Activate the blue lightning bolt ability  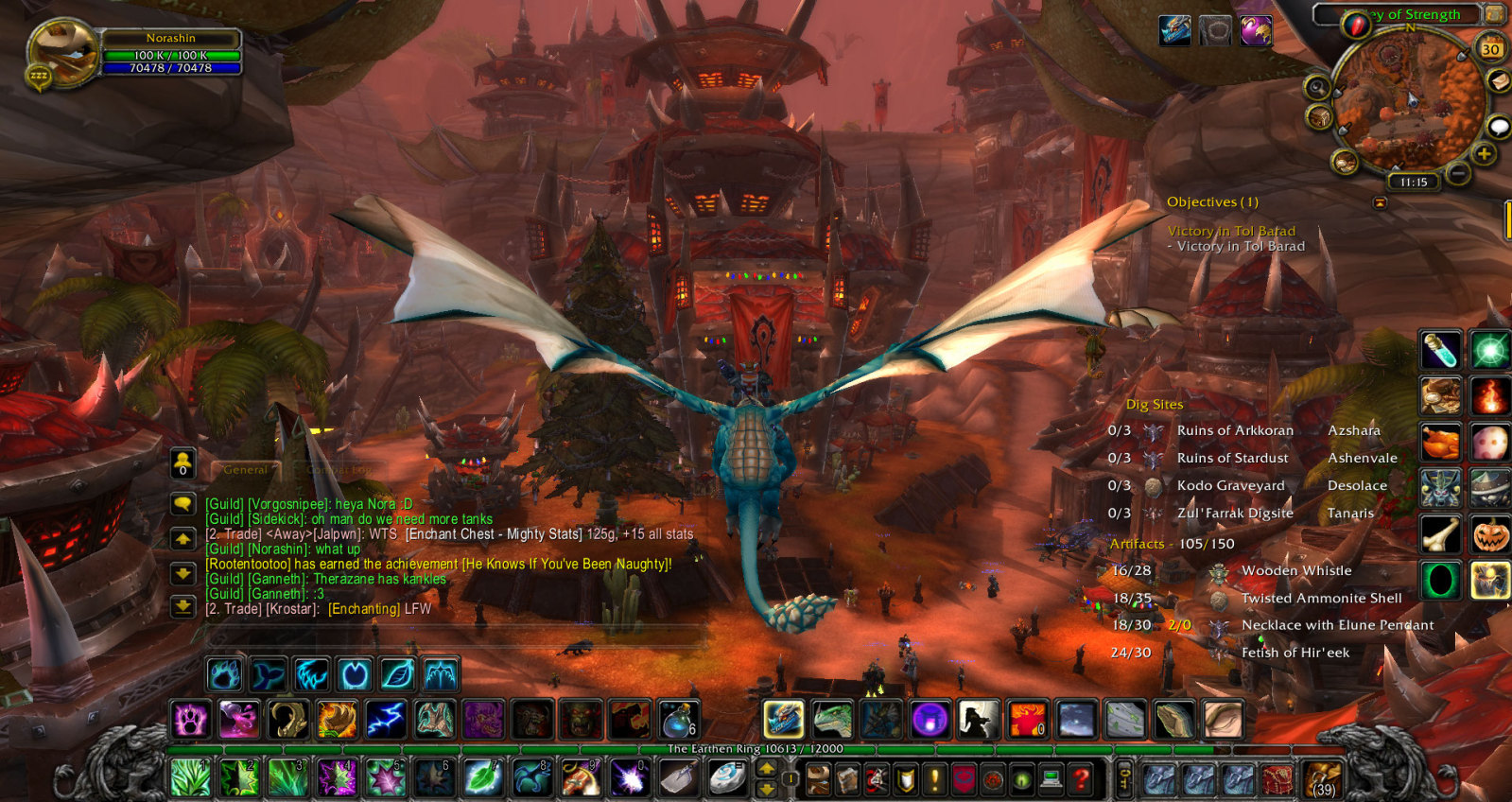pos(386,720)
